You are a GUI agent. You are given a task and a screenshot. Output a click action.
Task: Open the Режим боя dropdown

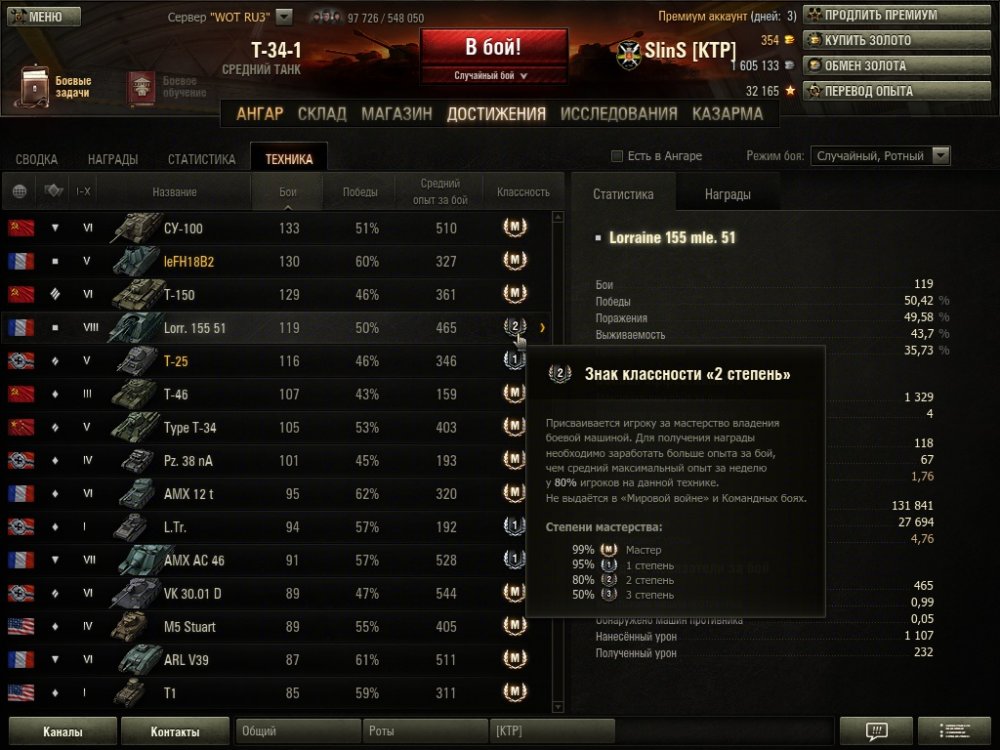pos(880,156)
